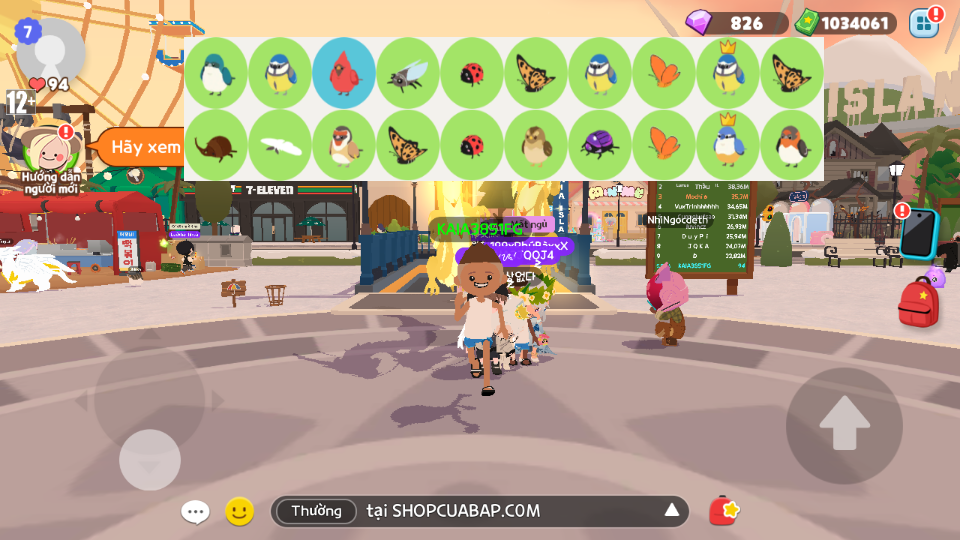Open the red backpack inventory

click(x=917, y=303)
